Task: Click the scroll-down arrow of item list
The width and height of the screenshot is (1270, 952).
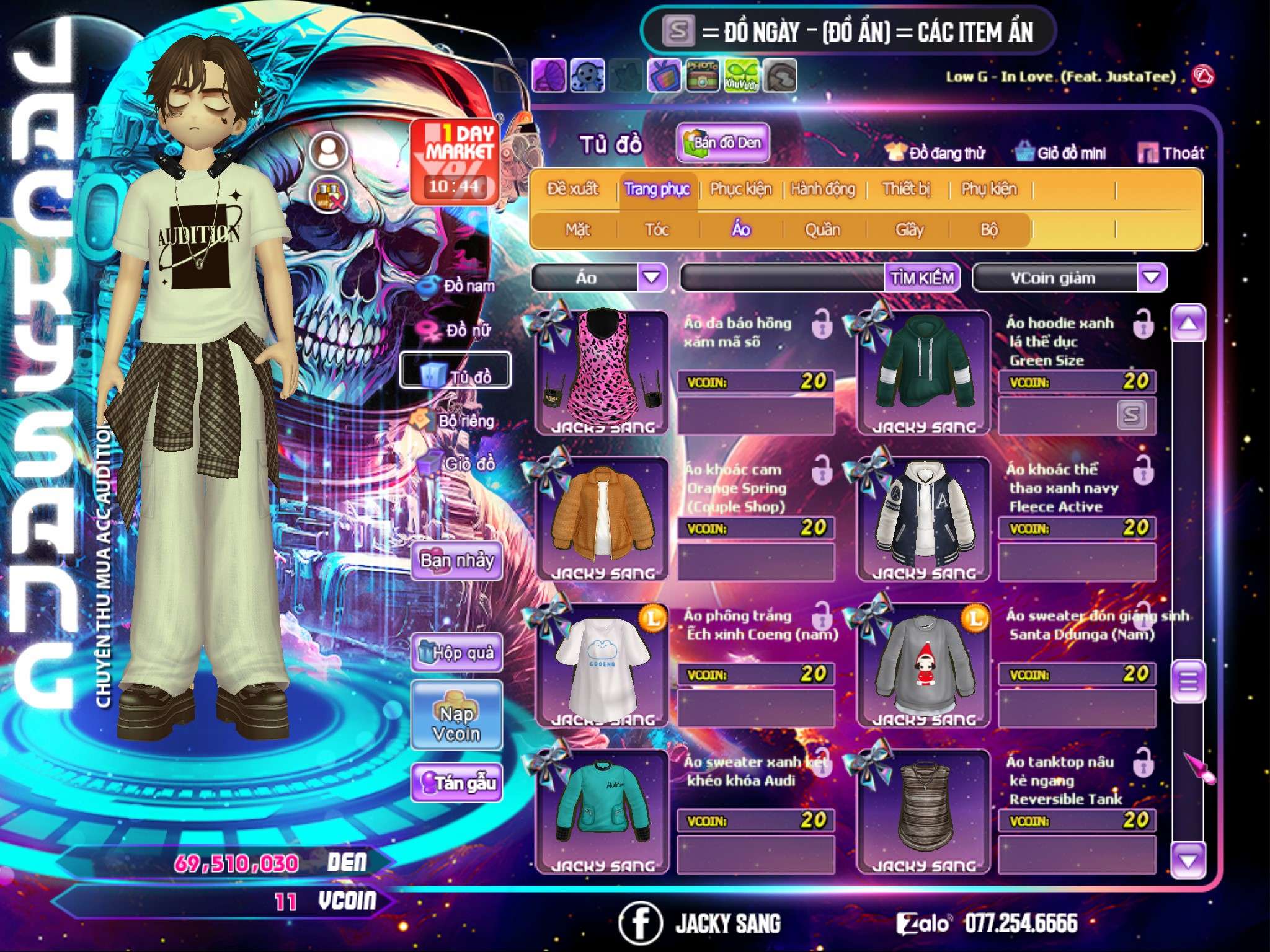Action: point(1188,860)
